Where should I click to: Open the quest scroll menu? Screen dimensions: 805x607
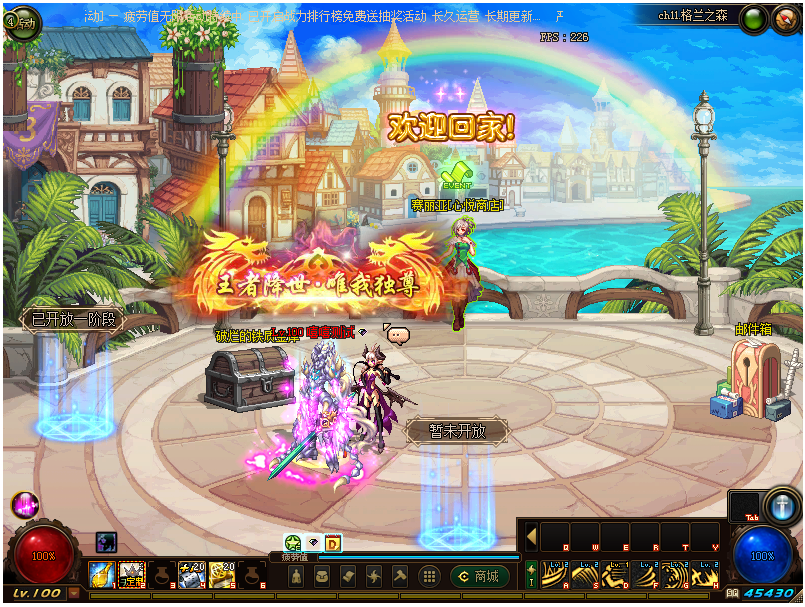click(x=348, y=576)
